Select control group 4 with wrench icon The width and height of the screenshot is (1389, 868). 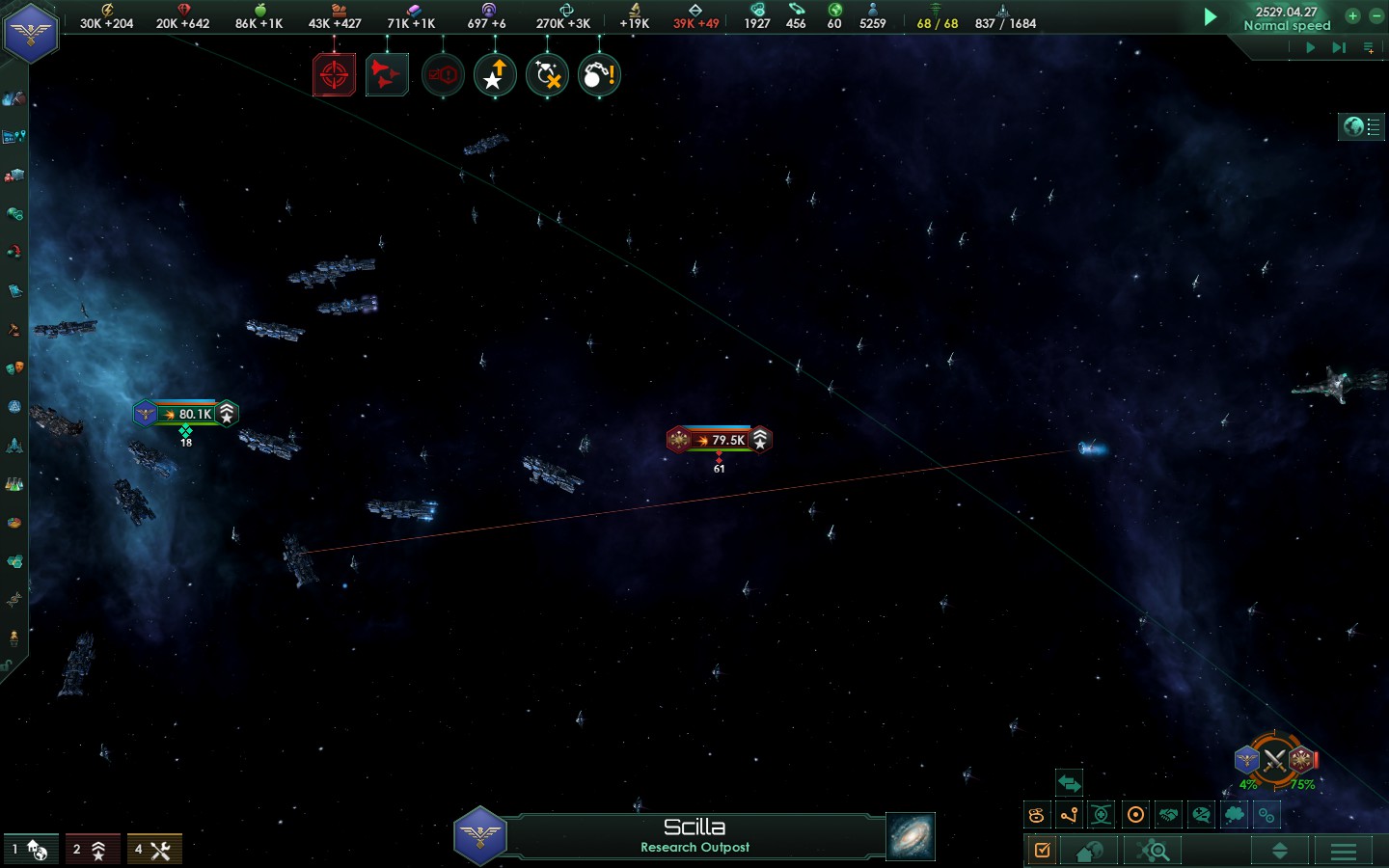click(154, 850)
